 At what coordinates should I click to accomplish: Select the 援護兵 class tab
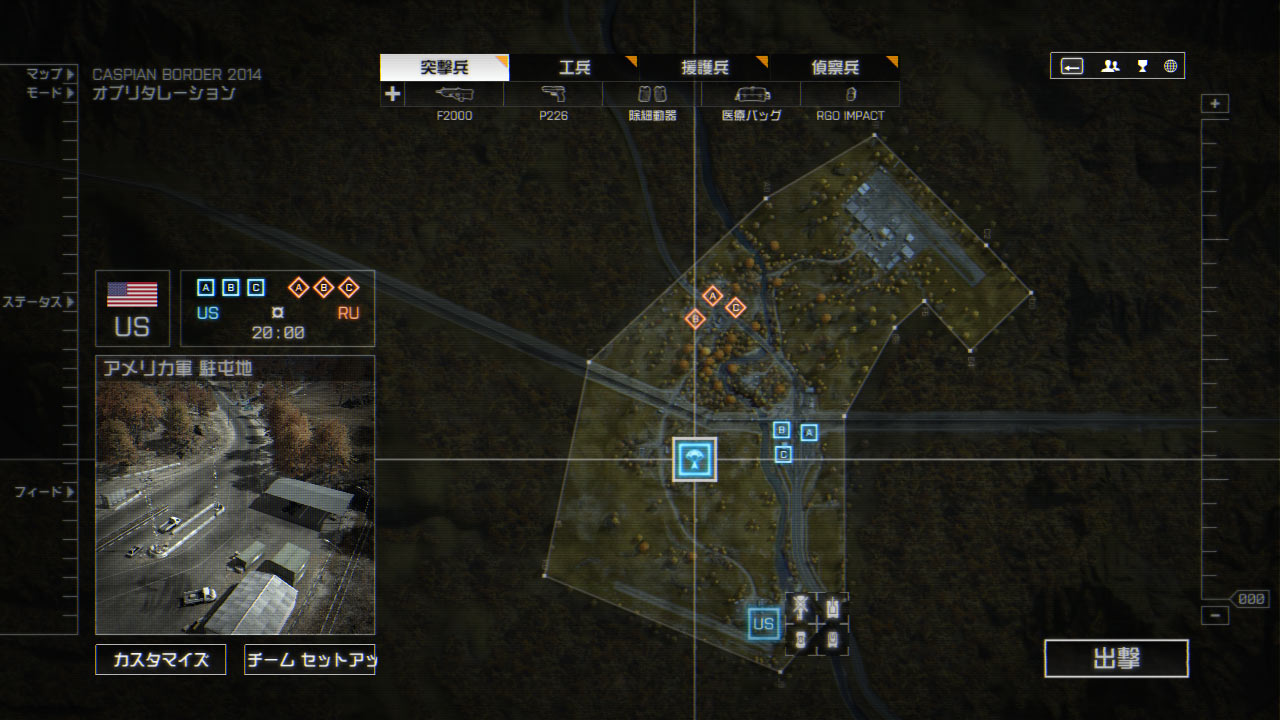[704, 68]
